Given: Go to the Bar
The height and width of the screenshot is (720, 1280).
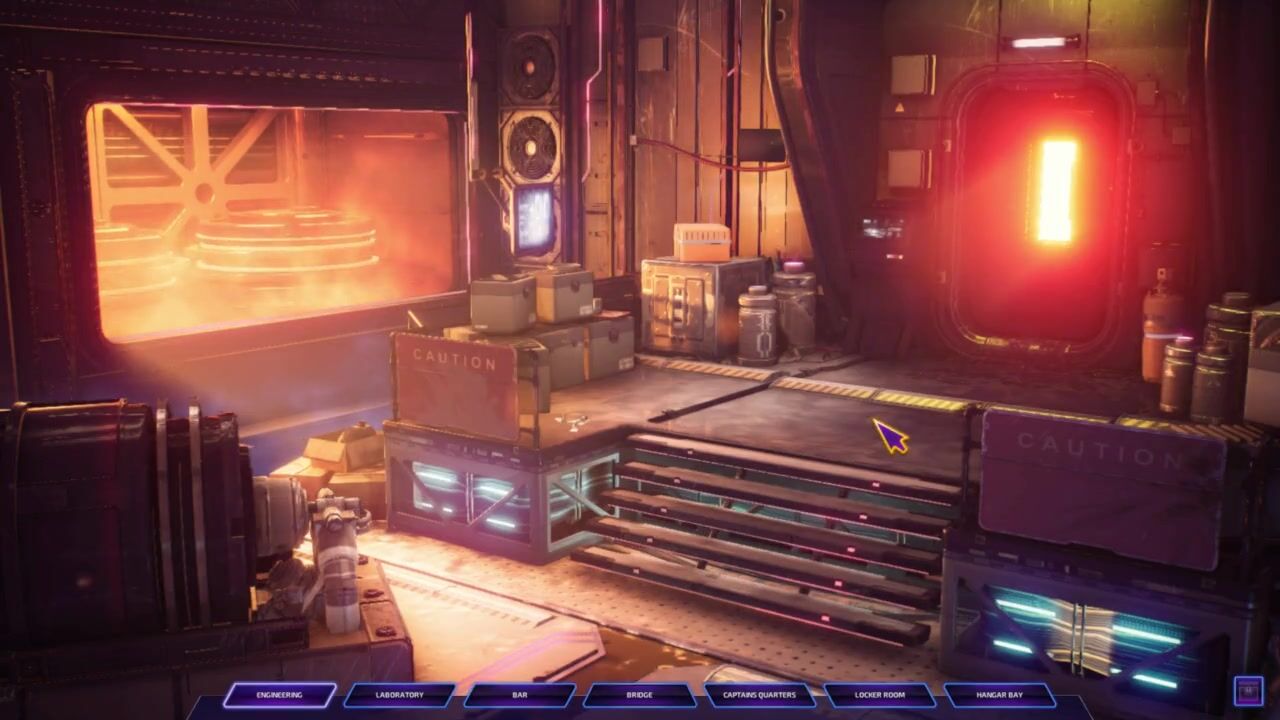Looking at the screenshot, I should point(519,695).
